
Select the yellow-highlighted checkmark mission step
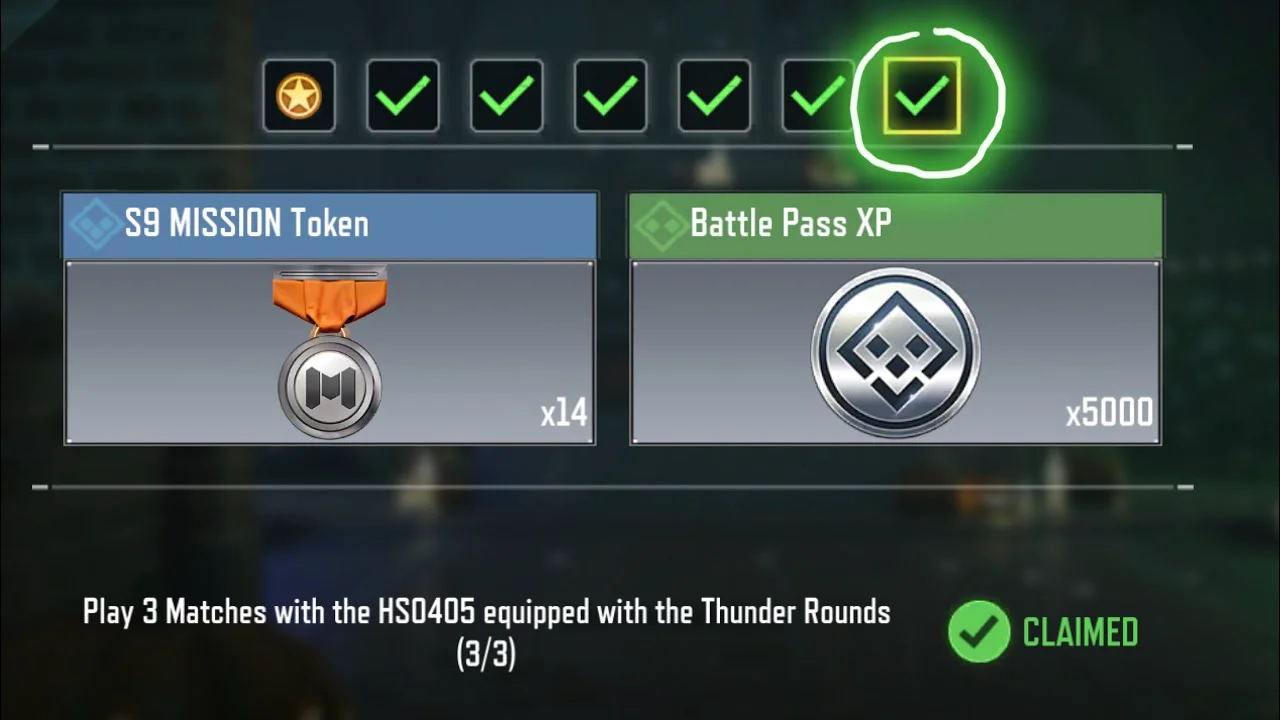[x=921, y=96]
